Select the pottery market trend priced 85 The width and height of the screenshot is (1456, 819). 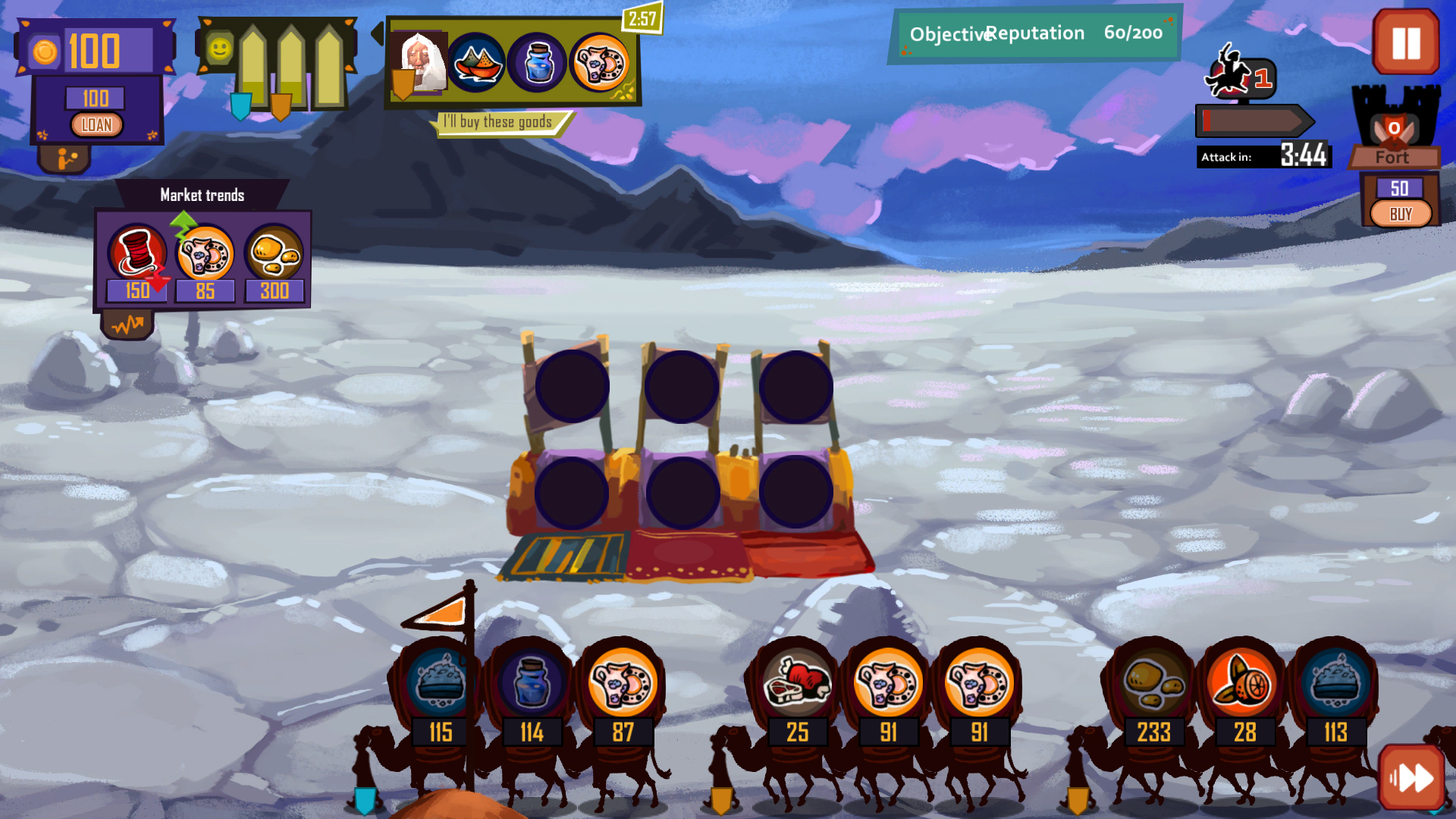pyautogui.click(x=205, y=254)
